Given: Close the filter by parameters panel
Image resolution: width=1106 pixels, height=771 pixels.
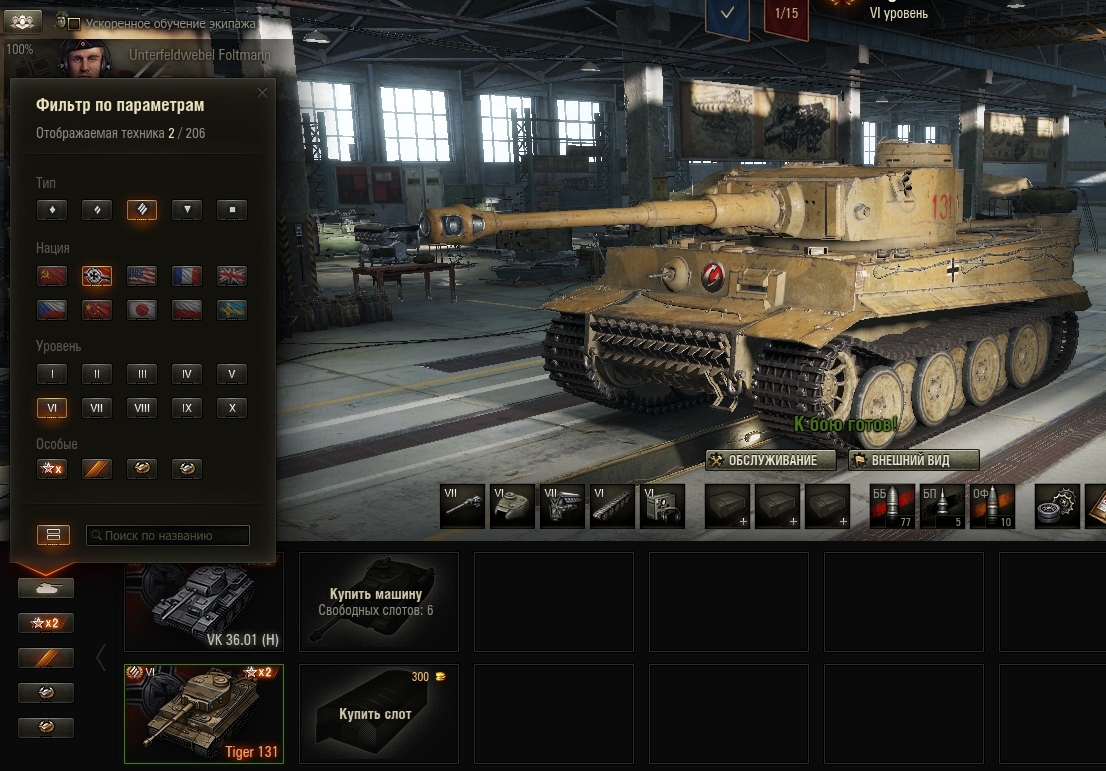Looking at the screenshot, I should click(262, 93).
